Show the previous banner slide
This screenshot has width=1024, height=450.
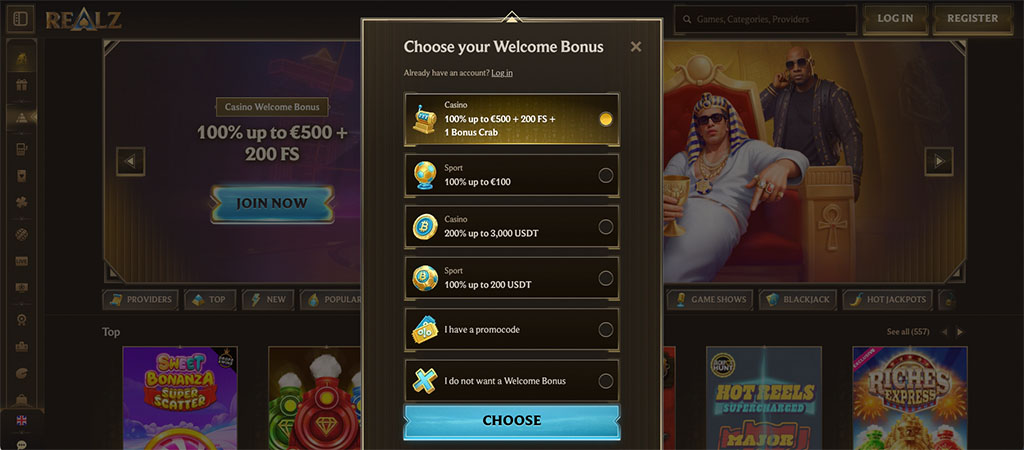pos(131,161)
